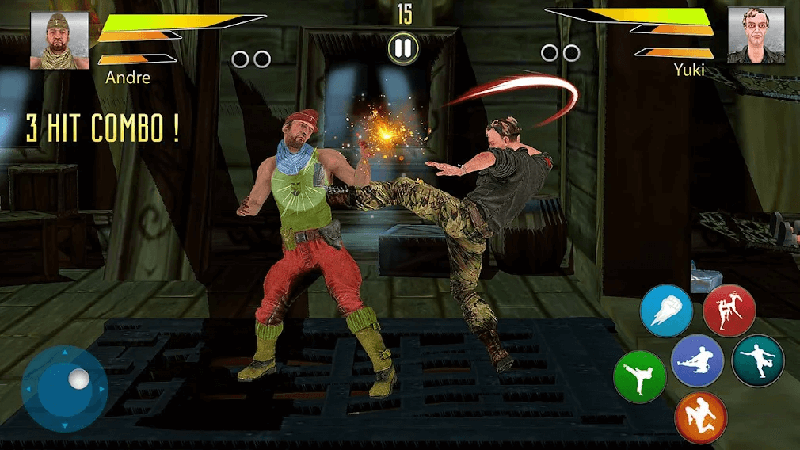Screen dimensions: 800x450
Task: Tap the light blue fist punch button
Action: 666,310
